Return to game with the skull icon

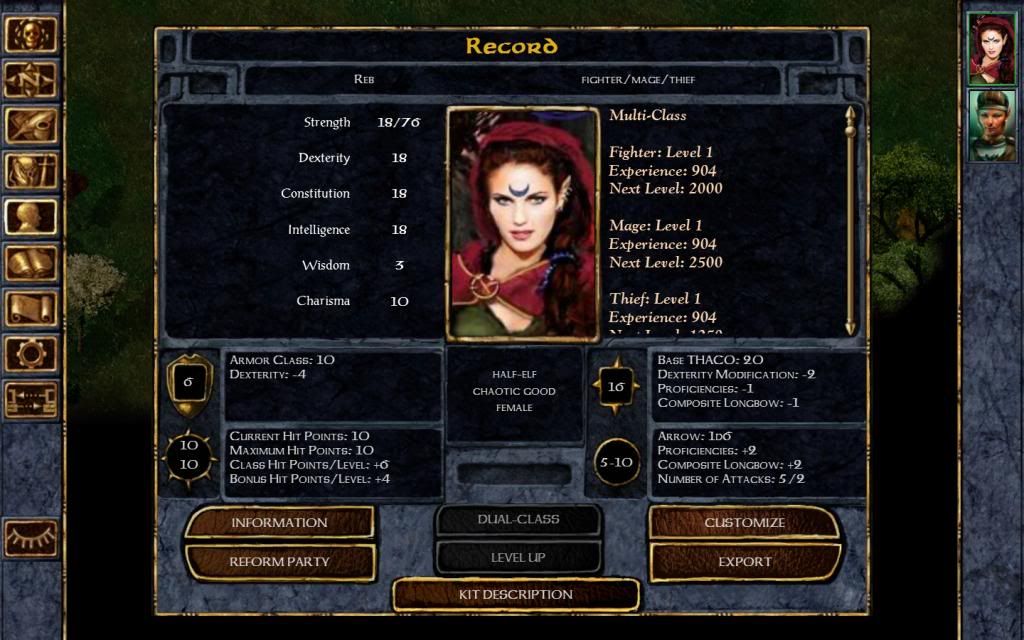pos(30,34)
